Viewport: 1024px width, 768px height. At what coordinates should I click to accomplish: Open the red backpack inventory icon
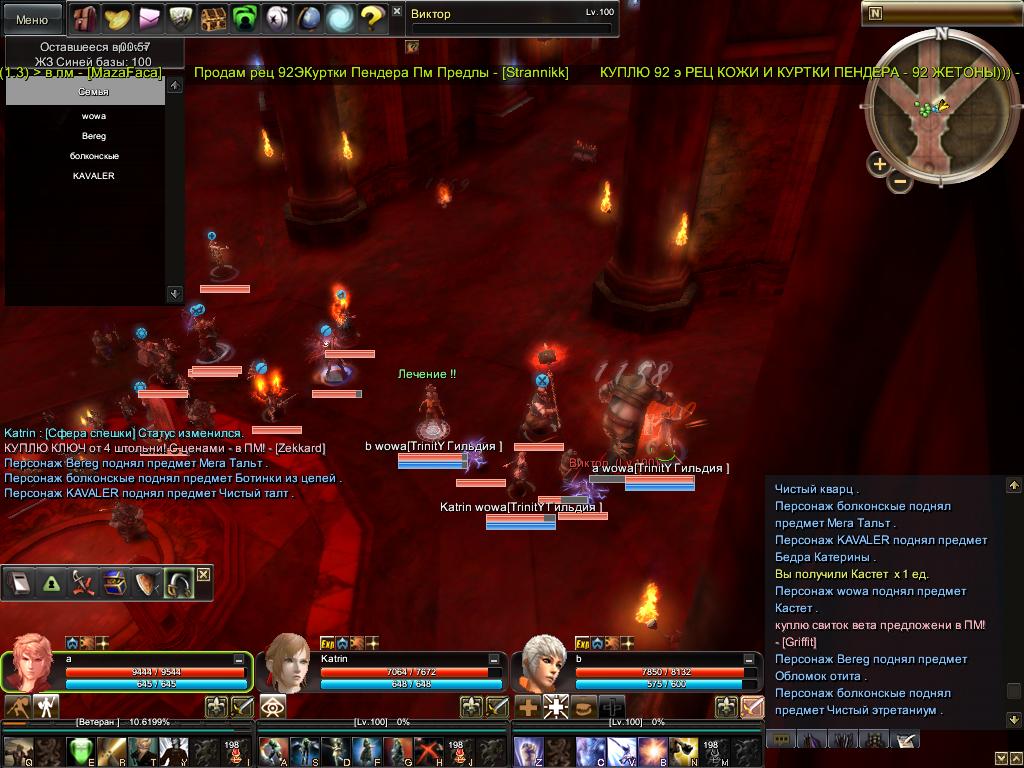click(84, 17)
